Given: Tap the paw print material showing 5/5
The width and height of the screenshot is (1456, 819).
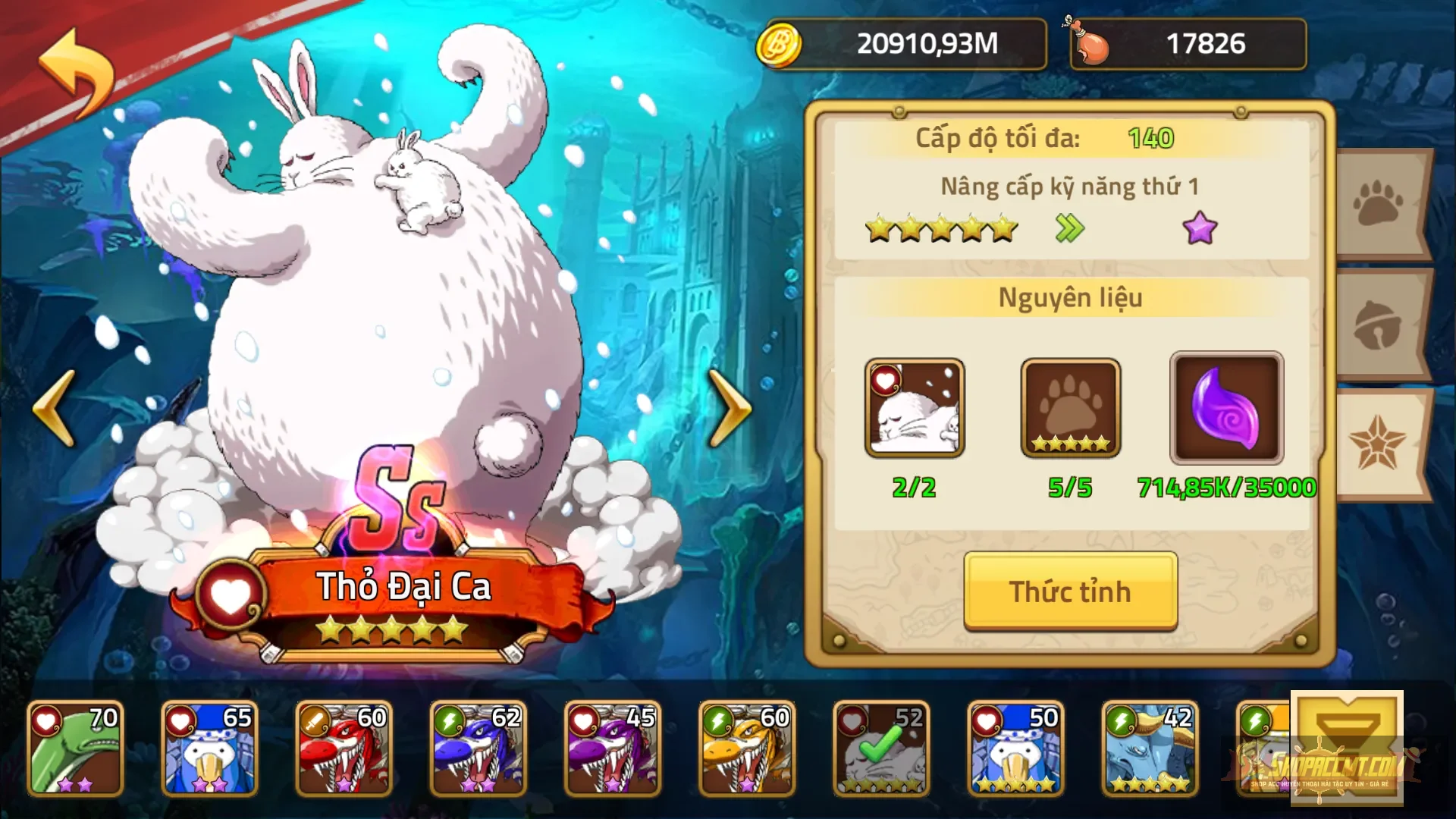Looking at the screenshot, I should click(x=1069, y=409).
